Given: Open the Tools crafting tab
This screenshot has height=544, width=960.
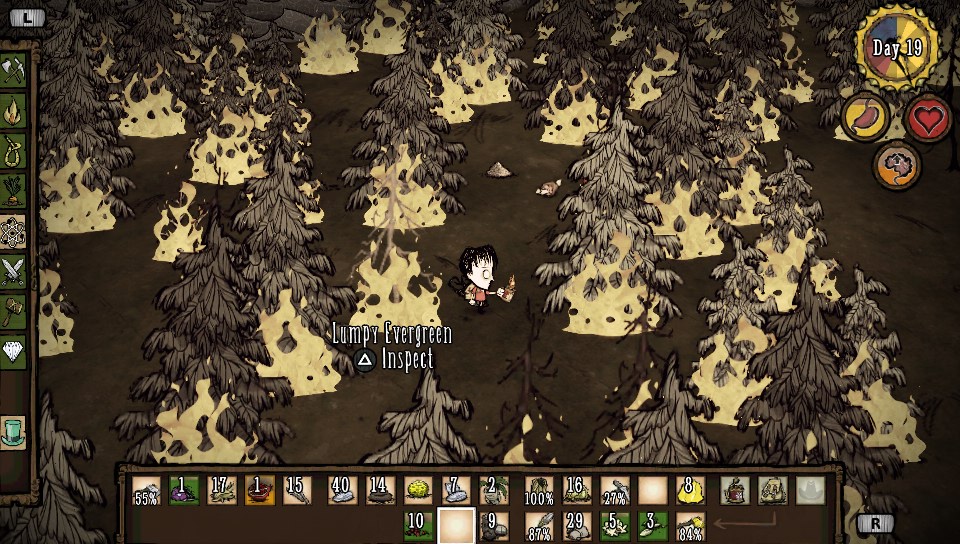Looking at the screenshot, I should 14,70.
